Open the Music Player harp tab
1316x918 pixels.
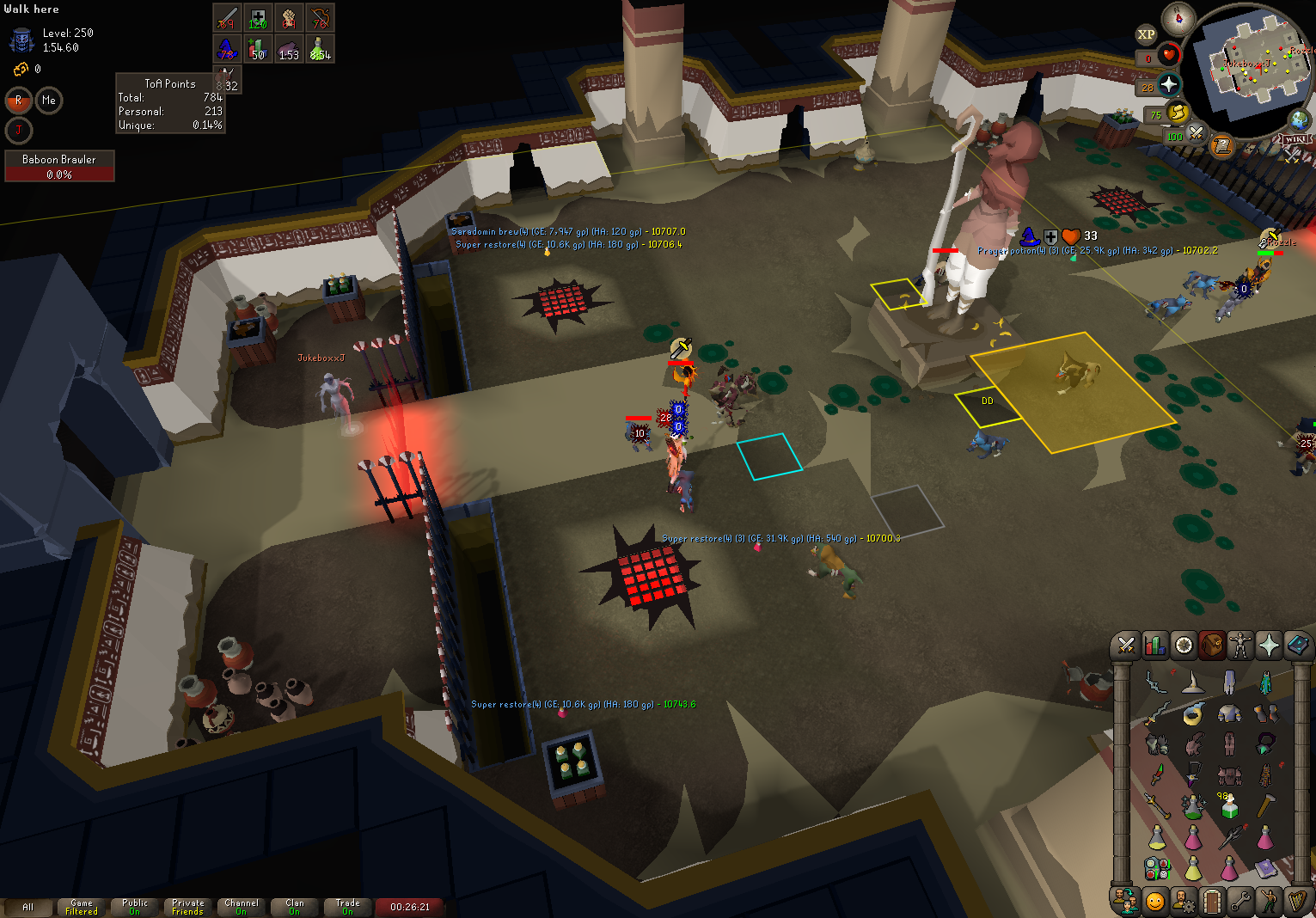click(x=1297, y=901)
